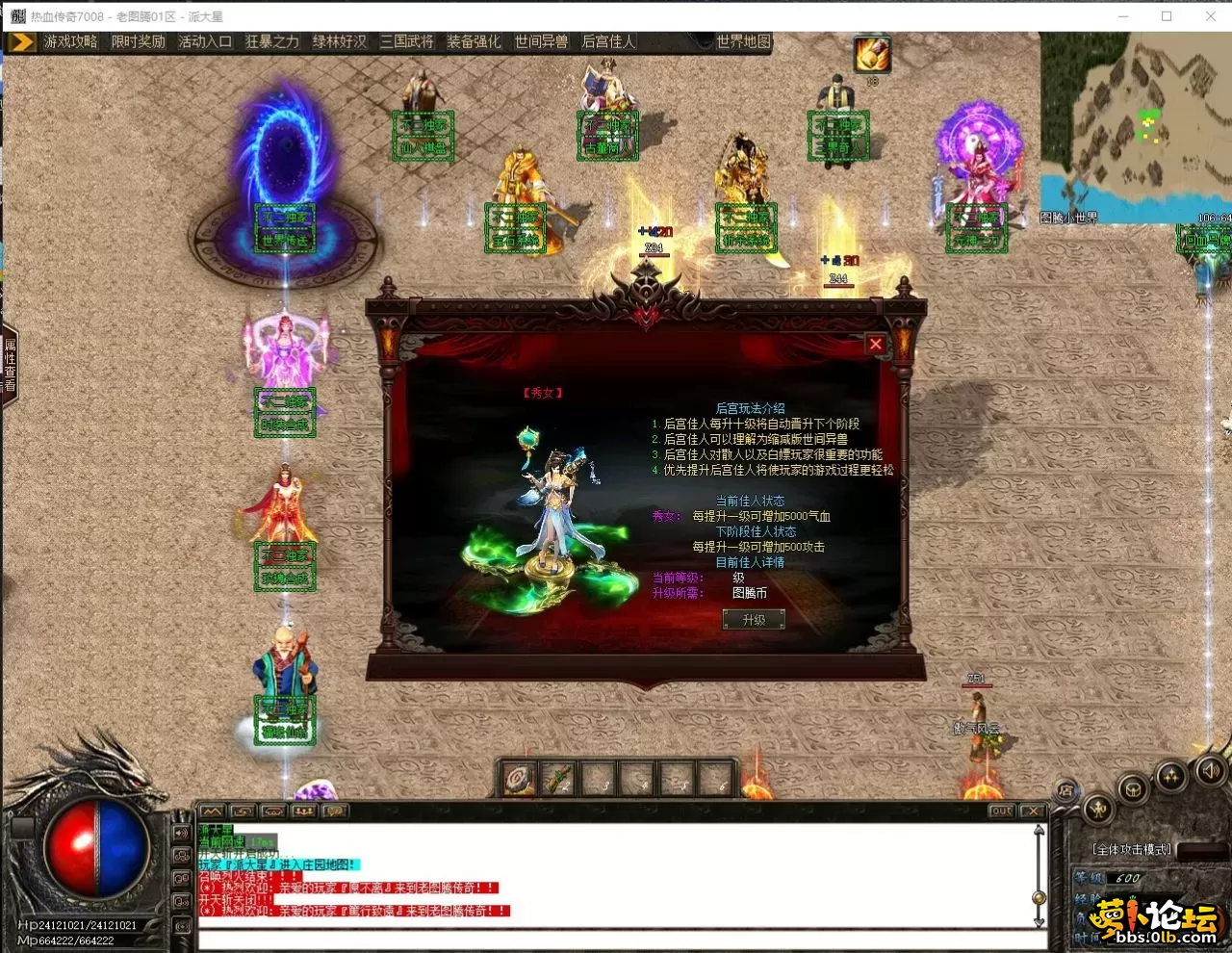Click the chat input field
The image size is (1232, 953).
point(616,939)
